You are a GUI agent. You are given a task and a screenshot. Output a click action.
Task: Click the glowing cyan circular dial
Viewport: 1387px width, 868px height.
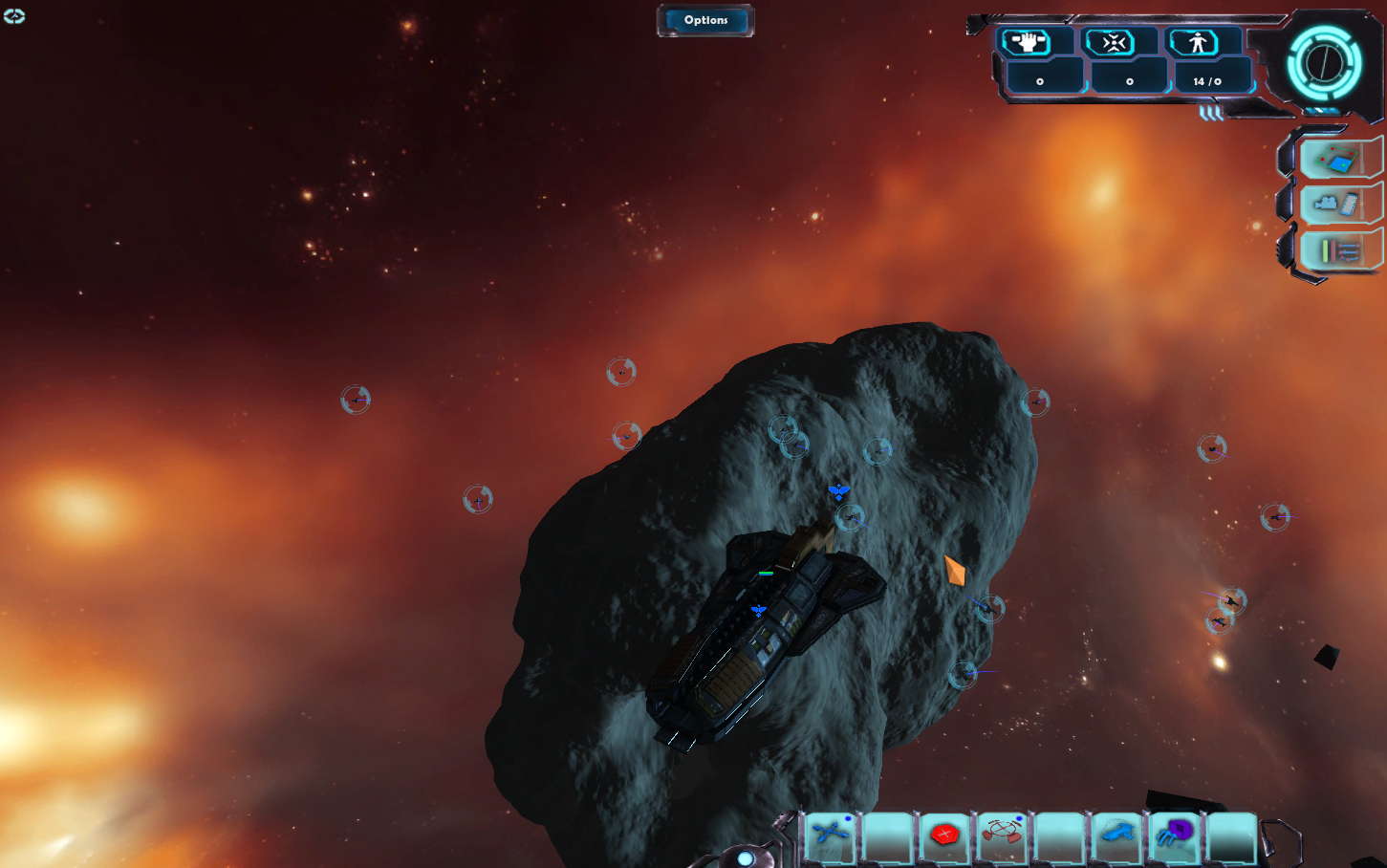click(1324, 63)
